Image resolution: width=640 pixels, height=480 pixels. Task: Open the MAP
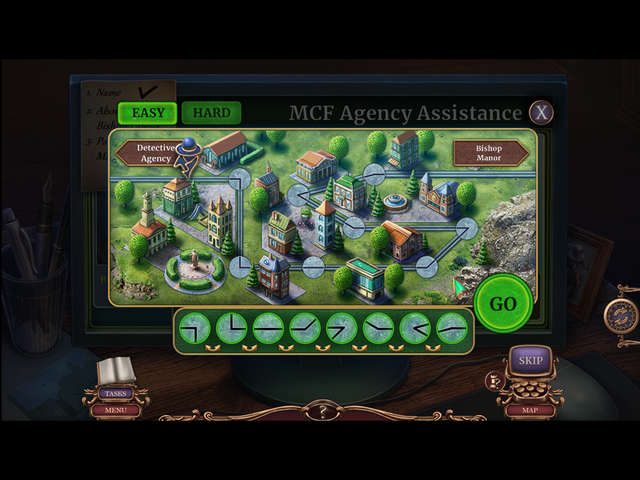coord(529,409)
